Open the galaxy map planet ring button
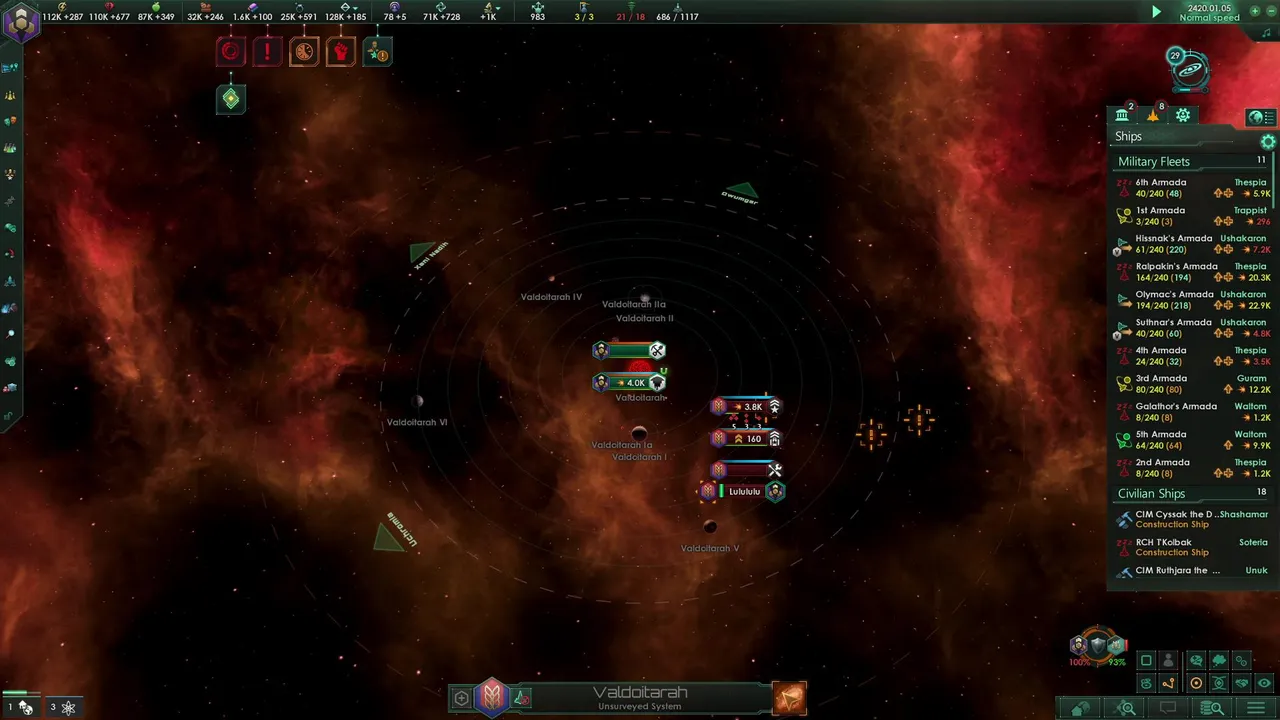The height and width of the screenshot is (720, 1280). click(x=1196, y=683)
